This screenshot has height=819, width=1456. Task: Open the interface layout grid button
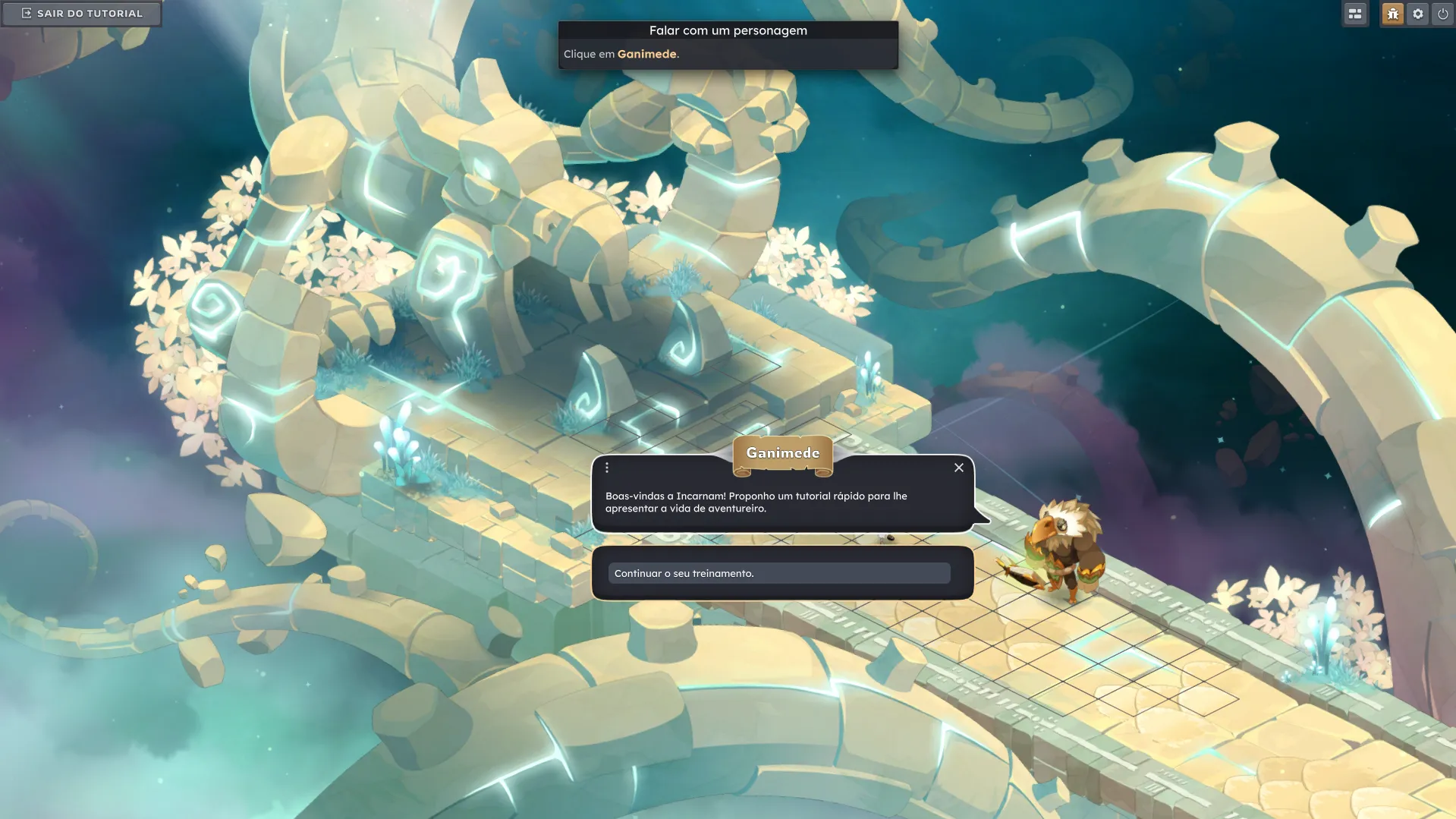coord(1355,14)
